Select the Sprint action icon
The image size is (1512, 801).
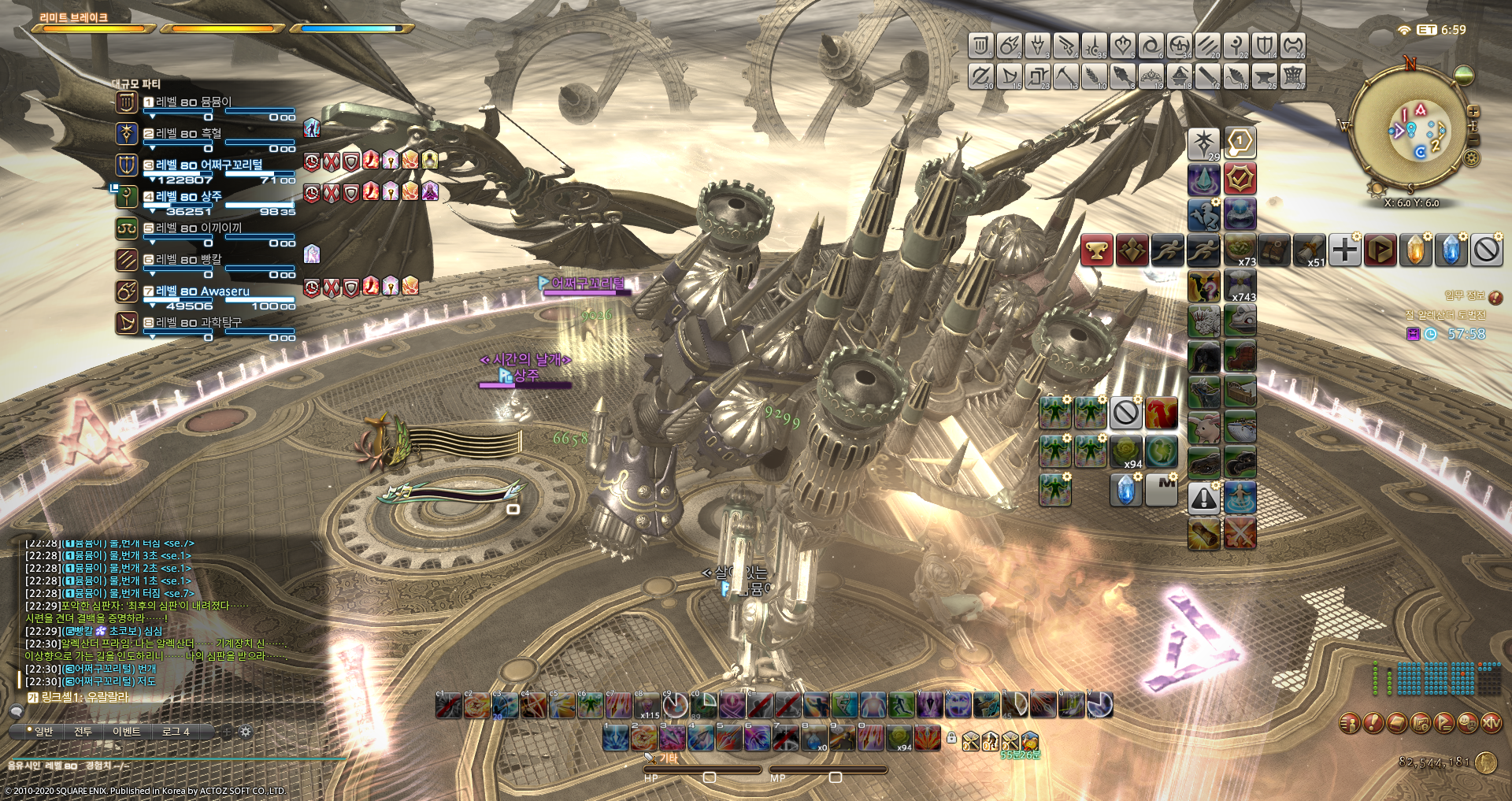point(1168,250)
